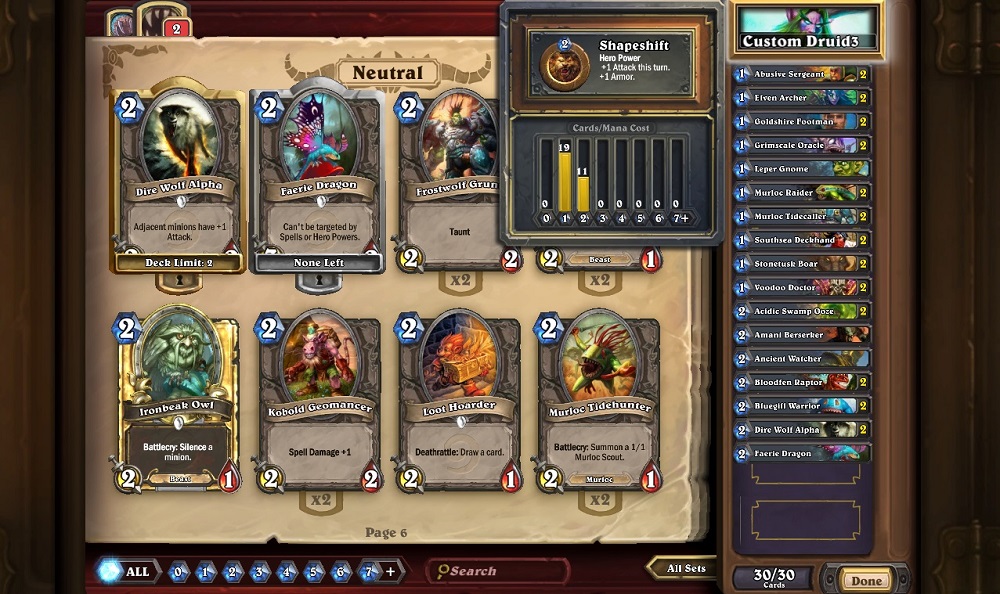Open the All Sets filter
The height and width of the screenshot is (594, 1000).
click(x=687, y=569)
